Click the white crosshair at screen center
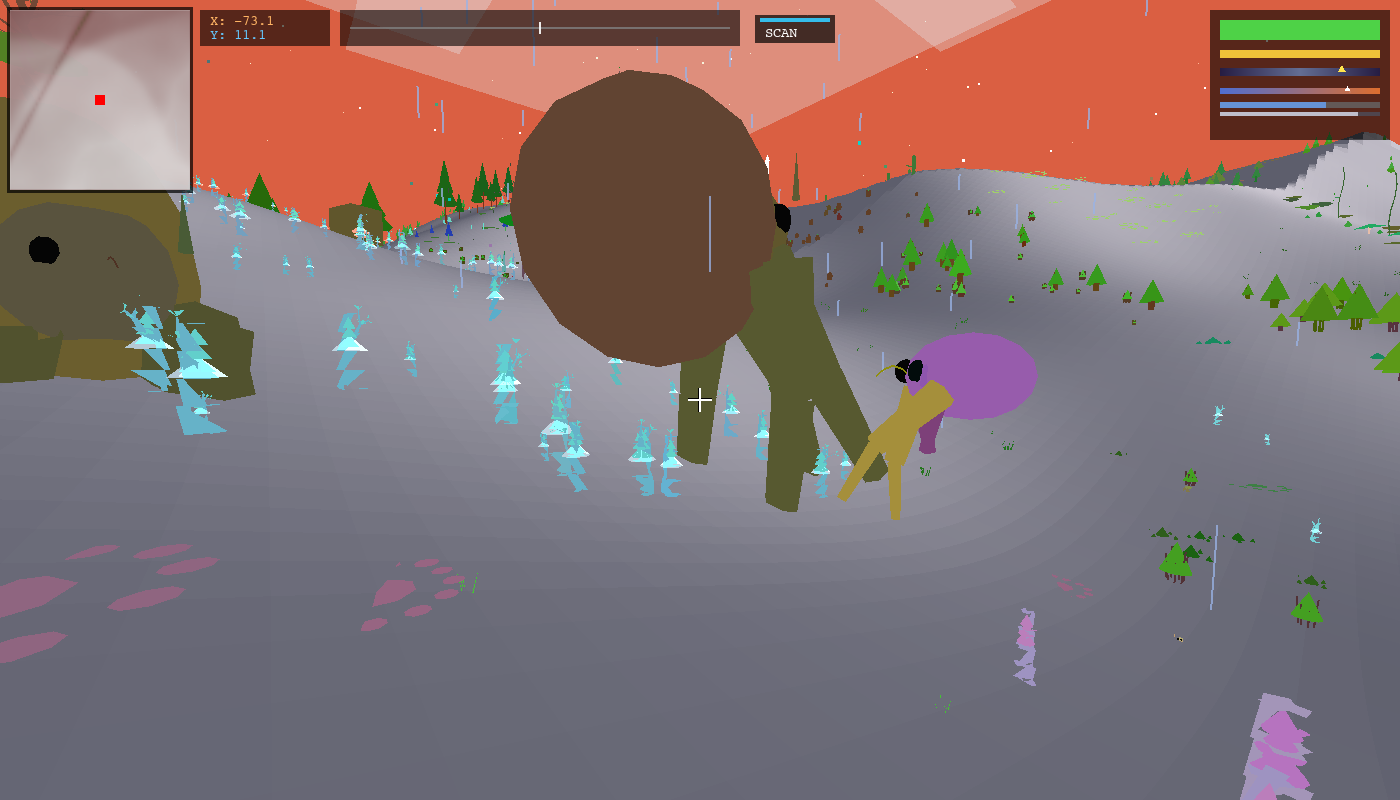 700,400
